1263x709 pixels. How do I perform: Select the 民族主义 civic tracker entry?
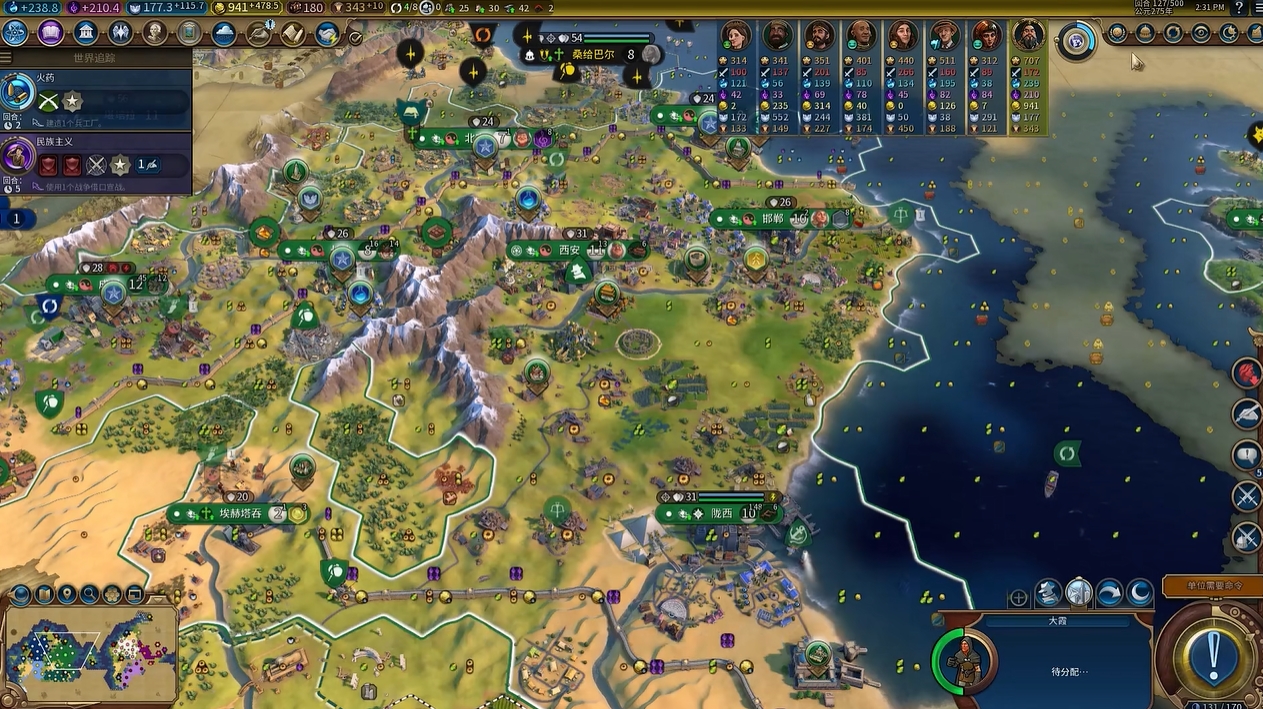[x=96, y=158]
